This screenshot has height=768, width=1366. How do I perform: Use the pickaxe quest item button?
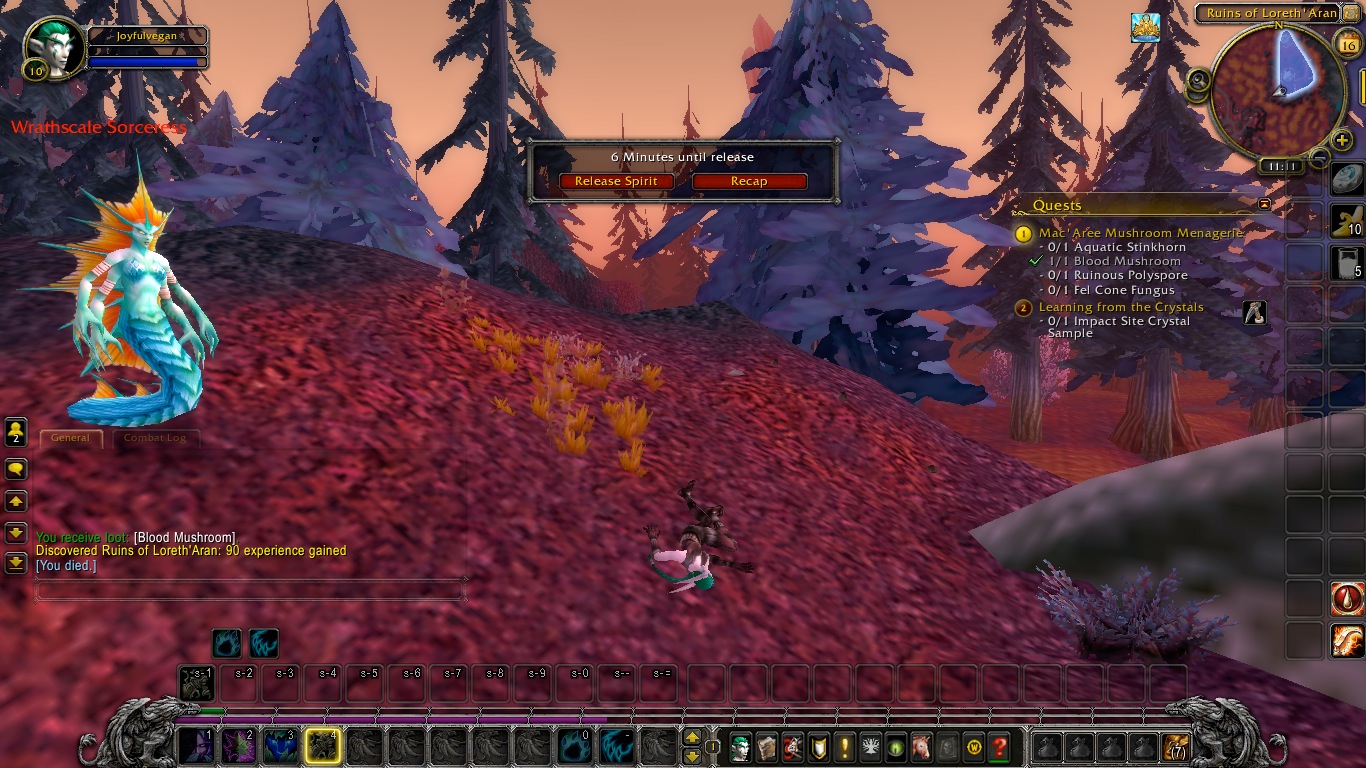pos(1254,312)
